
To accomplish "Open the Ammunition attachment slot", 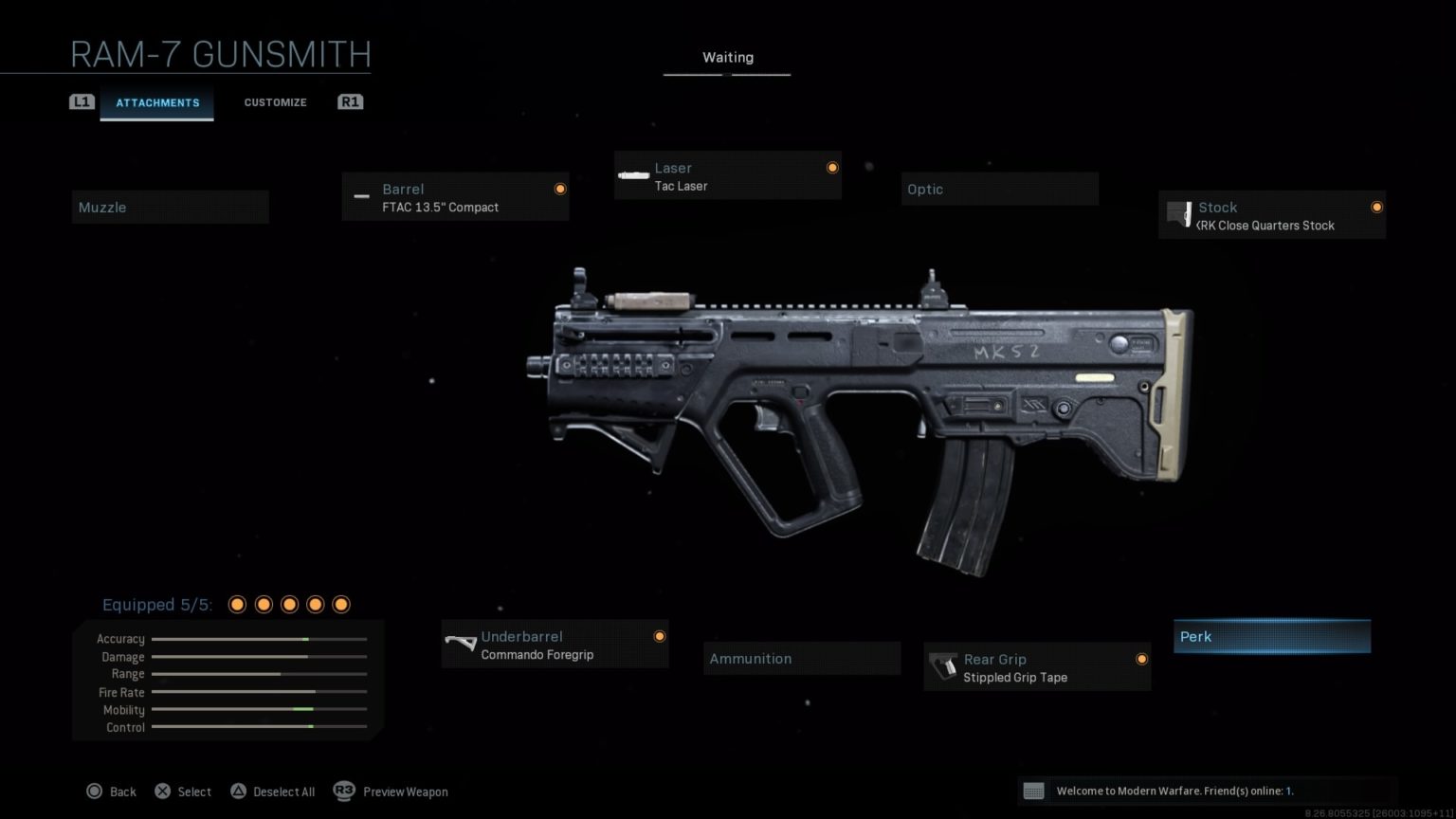I will (x=801, y=658).
